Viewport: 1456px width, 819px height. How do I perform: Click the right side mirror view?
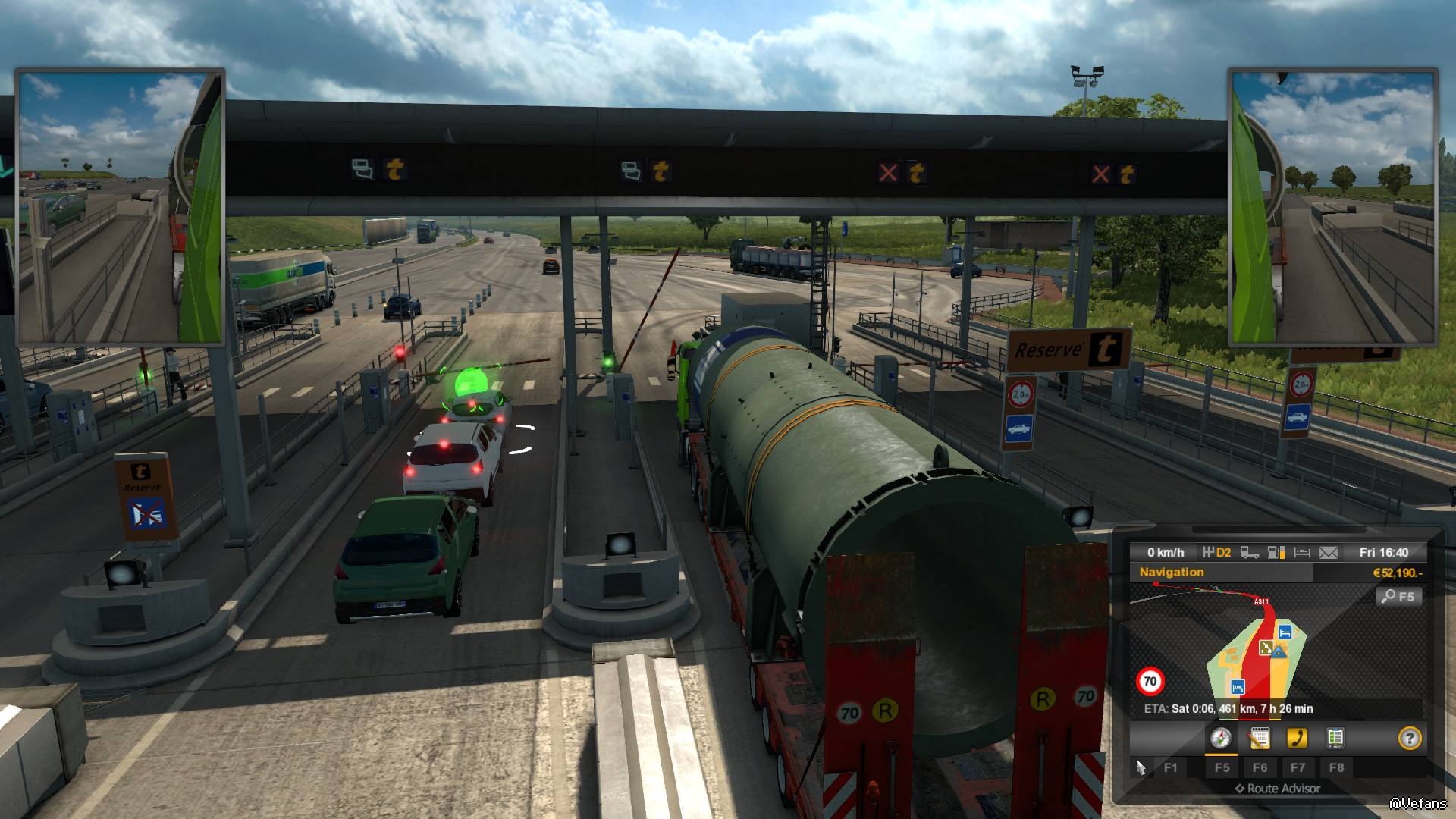[x=1332, y=207]
